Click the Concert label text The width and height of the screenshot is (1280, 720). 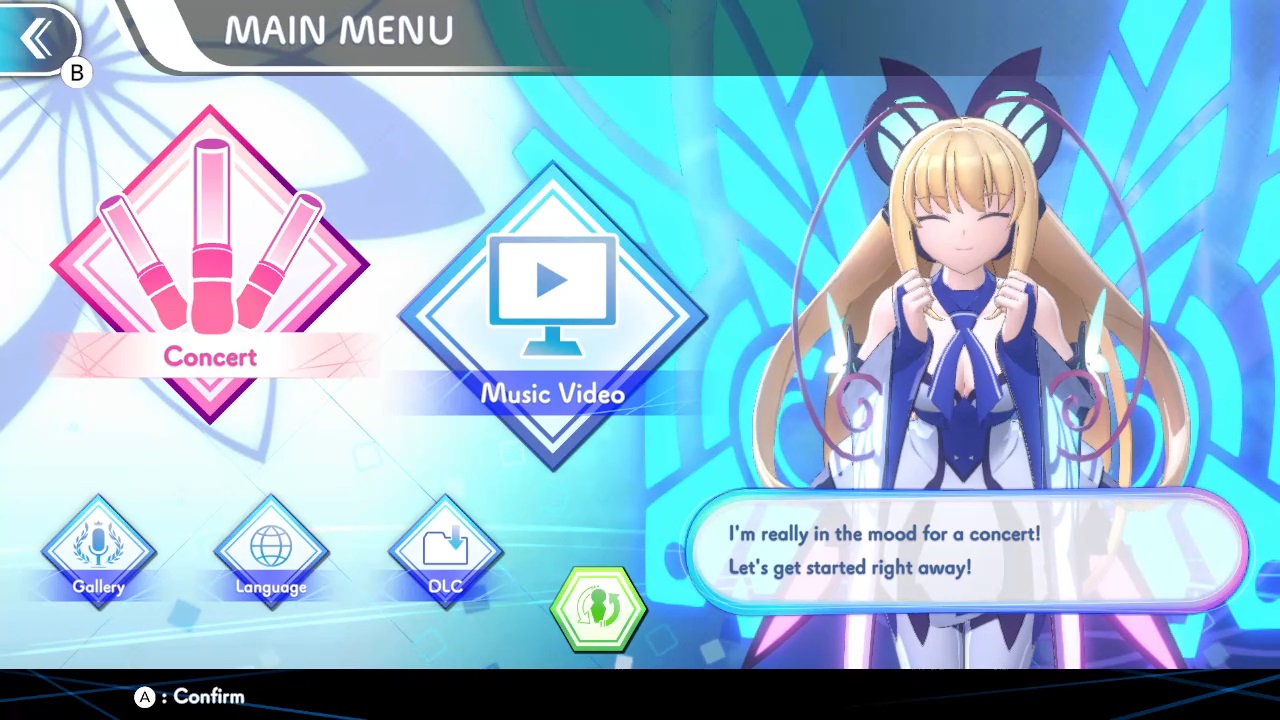[x=210, y=357]
